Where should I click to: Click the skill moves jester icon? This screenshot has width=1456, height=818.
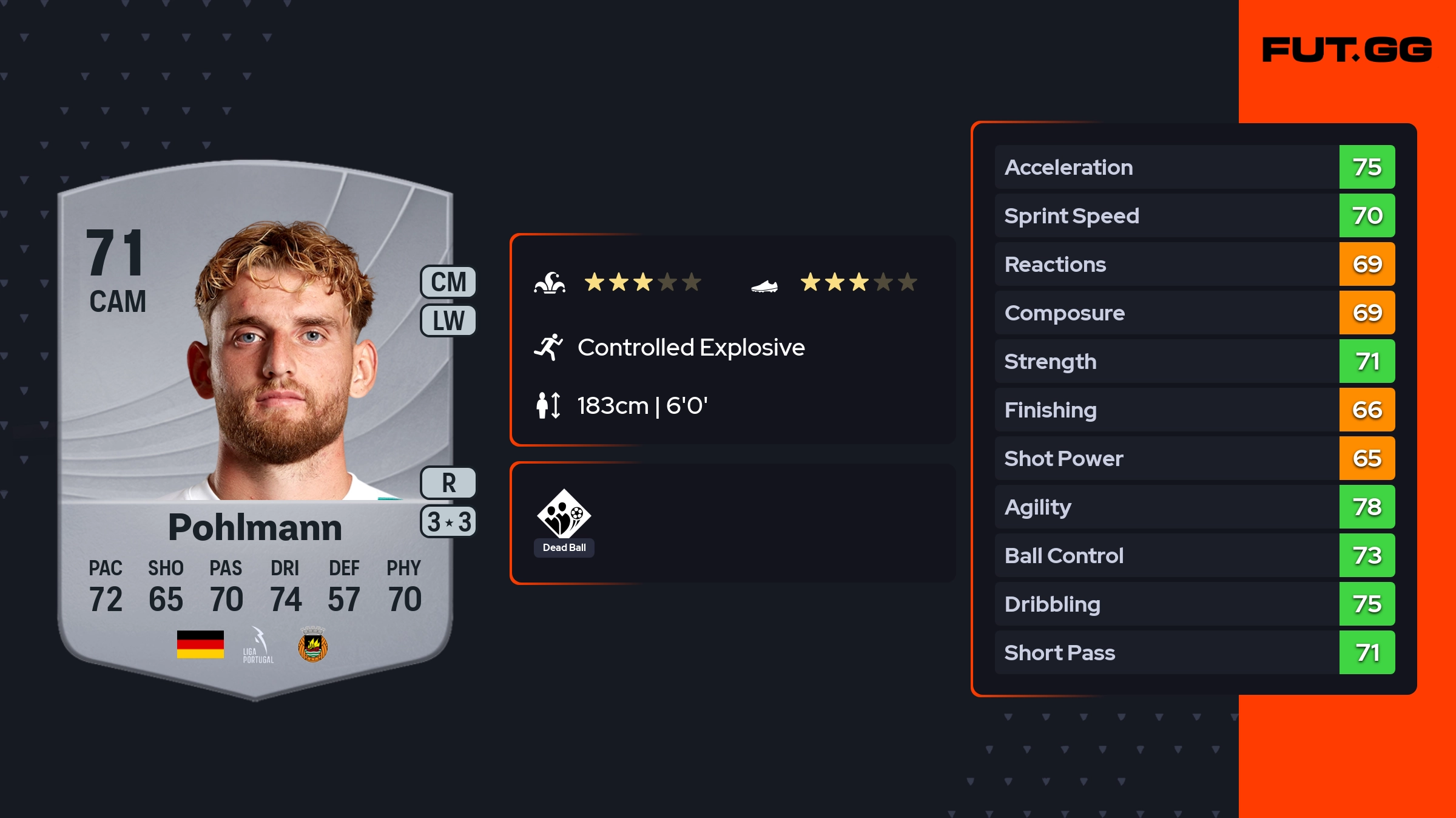(550, 283)
